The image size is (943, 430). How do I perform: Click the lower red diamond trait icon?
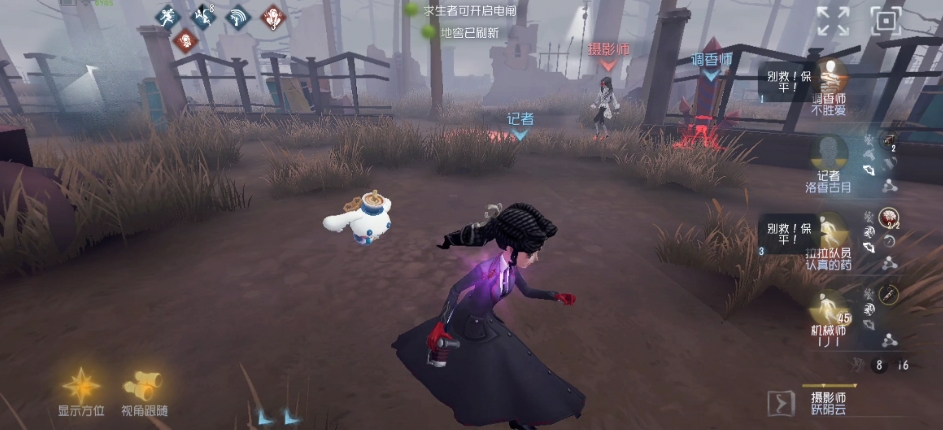(185, 41)
